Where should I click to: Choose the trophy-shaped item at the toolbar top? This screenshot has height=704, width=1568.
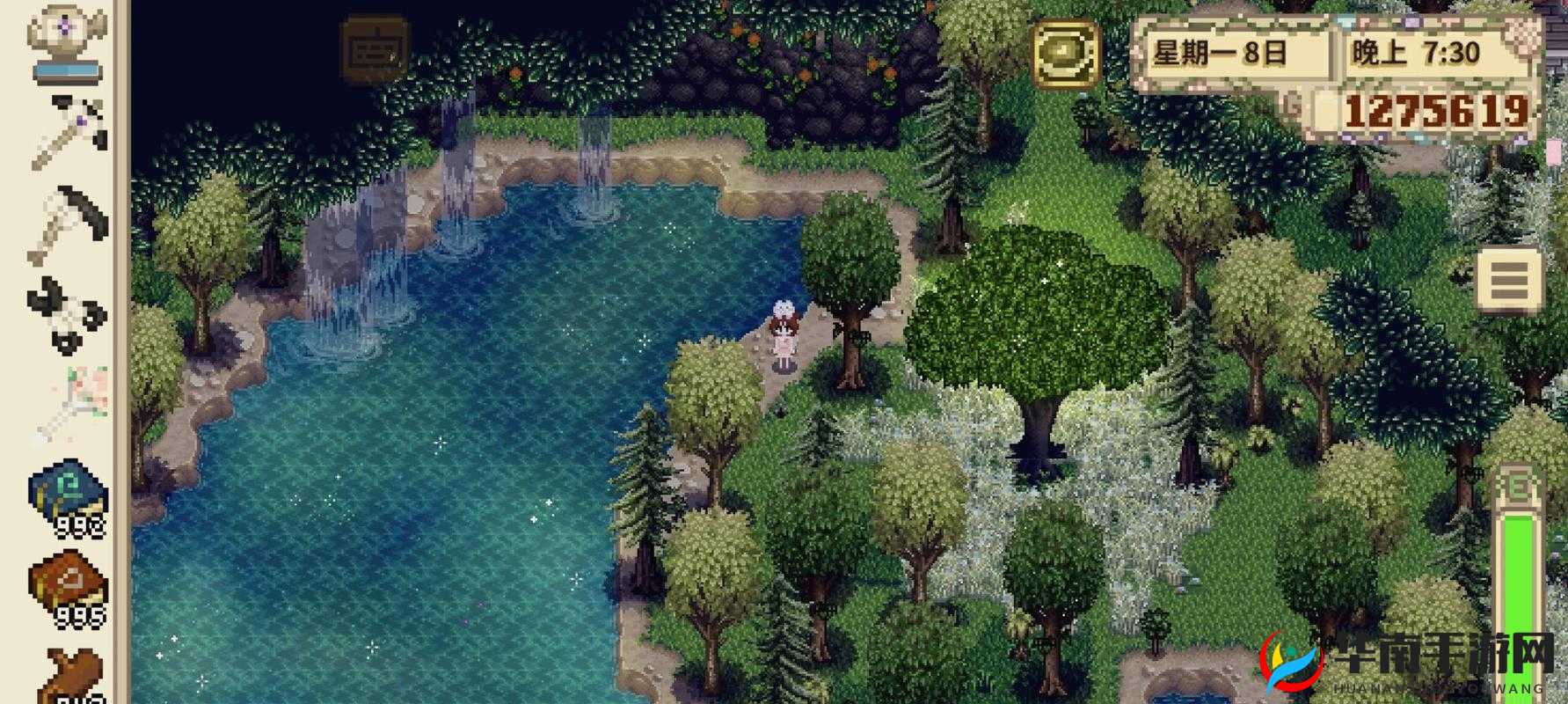[x=67, y=41]
